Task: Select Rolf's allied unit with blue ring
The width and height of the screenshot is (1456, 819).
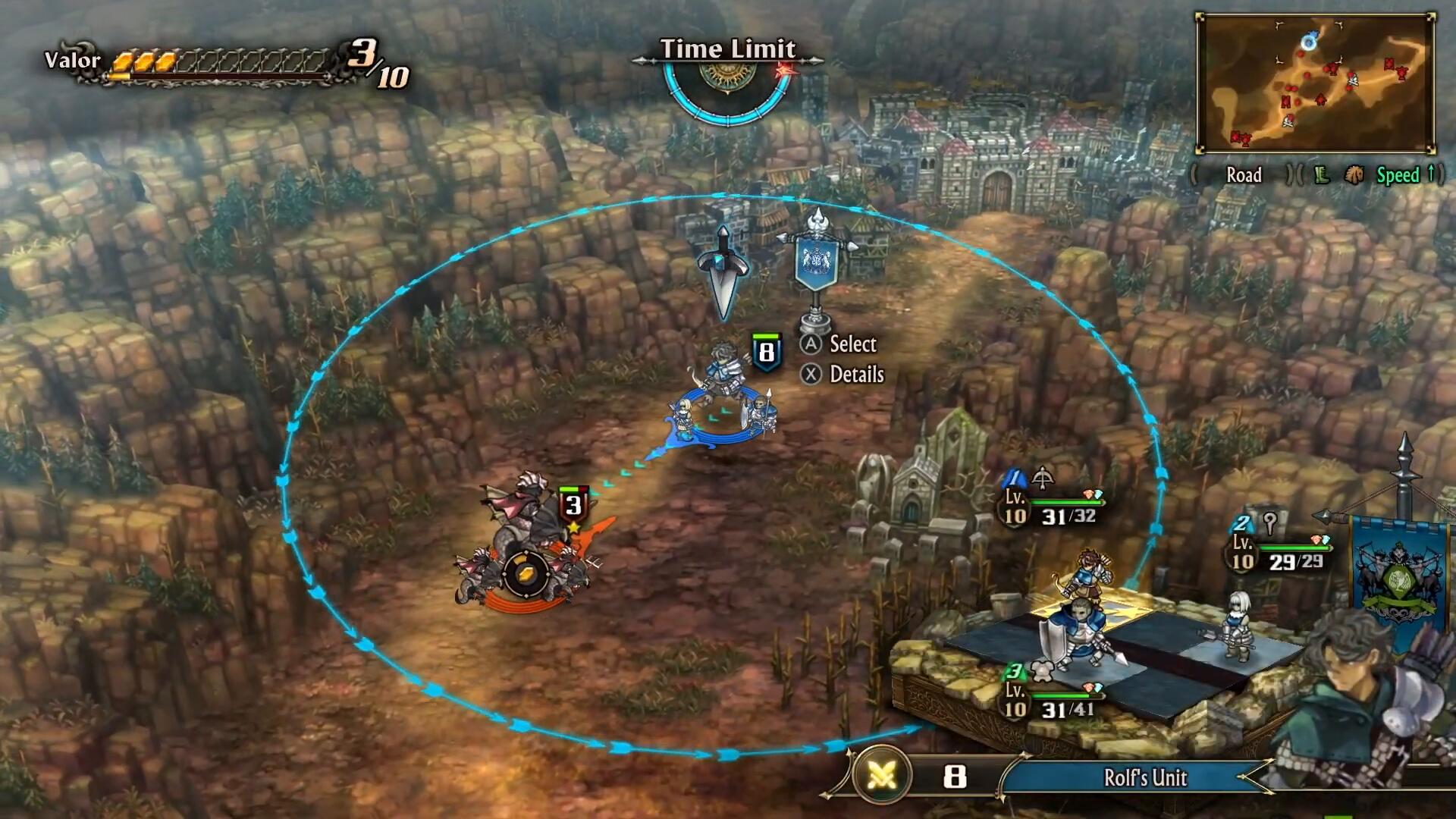Action: [723, 403]
